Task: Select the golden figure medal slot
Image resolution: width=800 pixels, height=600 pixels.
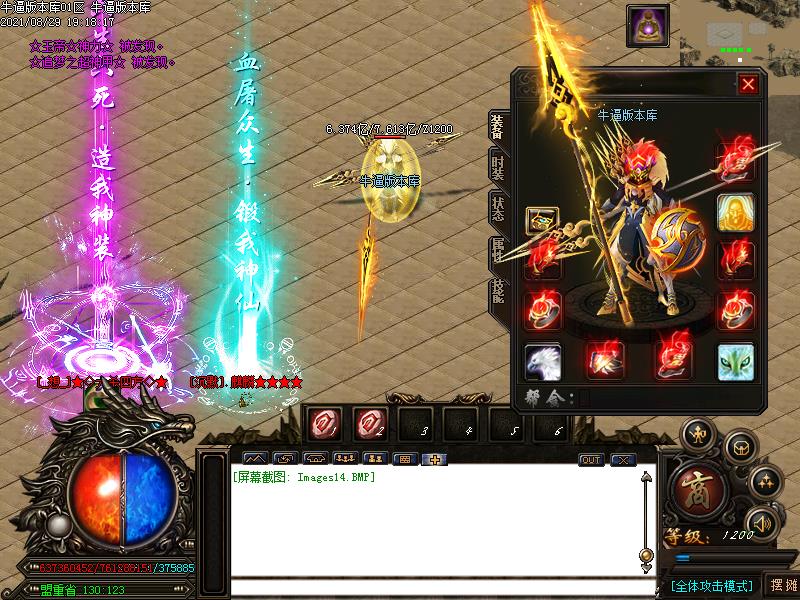Action: [x=736, y=211]
